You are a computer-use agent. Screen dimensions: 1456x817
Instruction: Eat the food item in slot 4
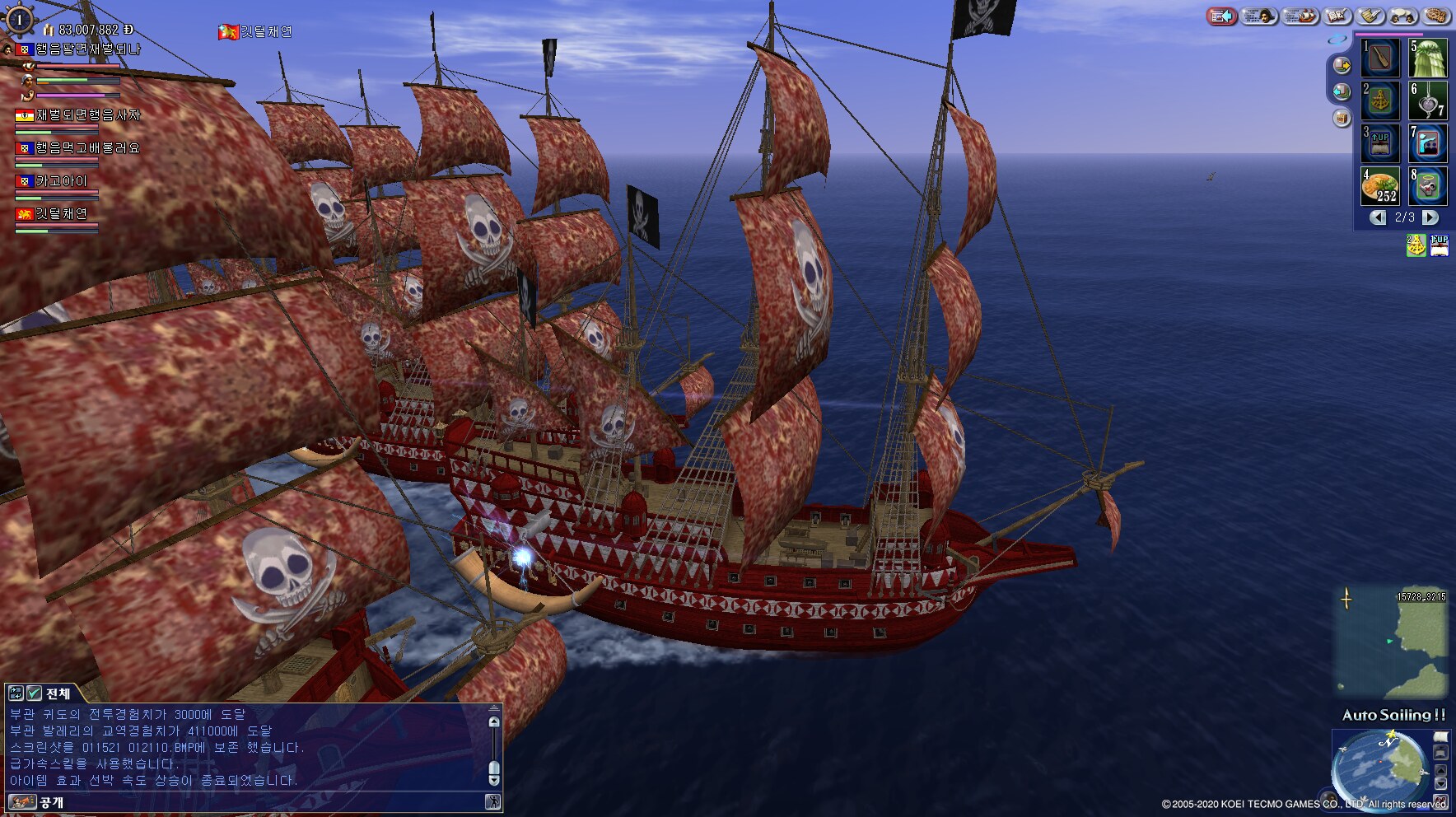[1379, 186]
